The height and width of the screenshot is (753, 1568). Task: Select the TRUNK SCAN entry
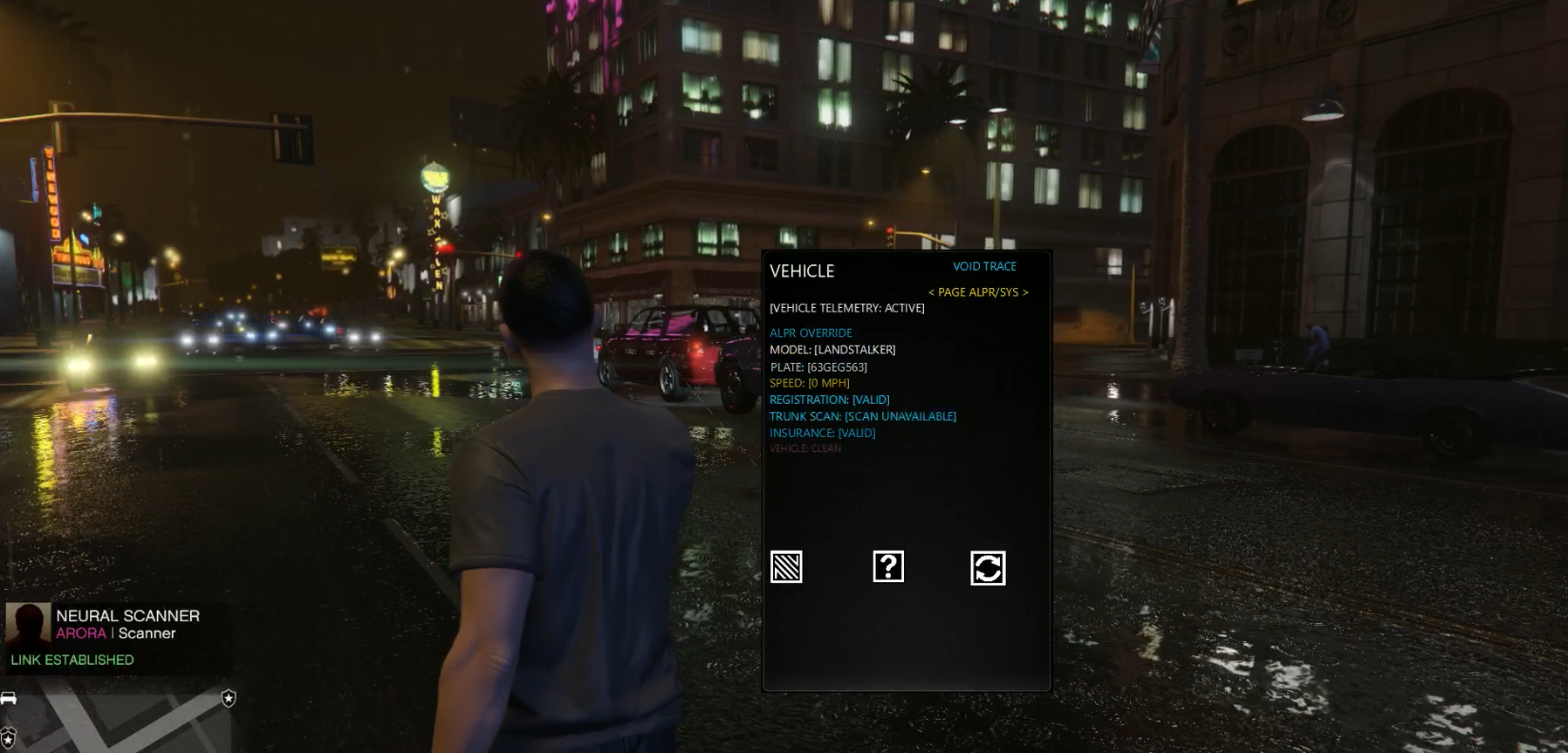tap(862, 416)
